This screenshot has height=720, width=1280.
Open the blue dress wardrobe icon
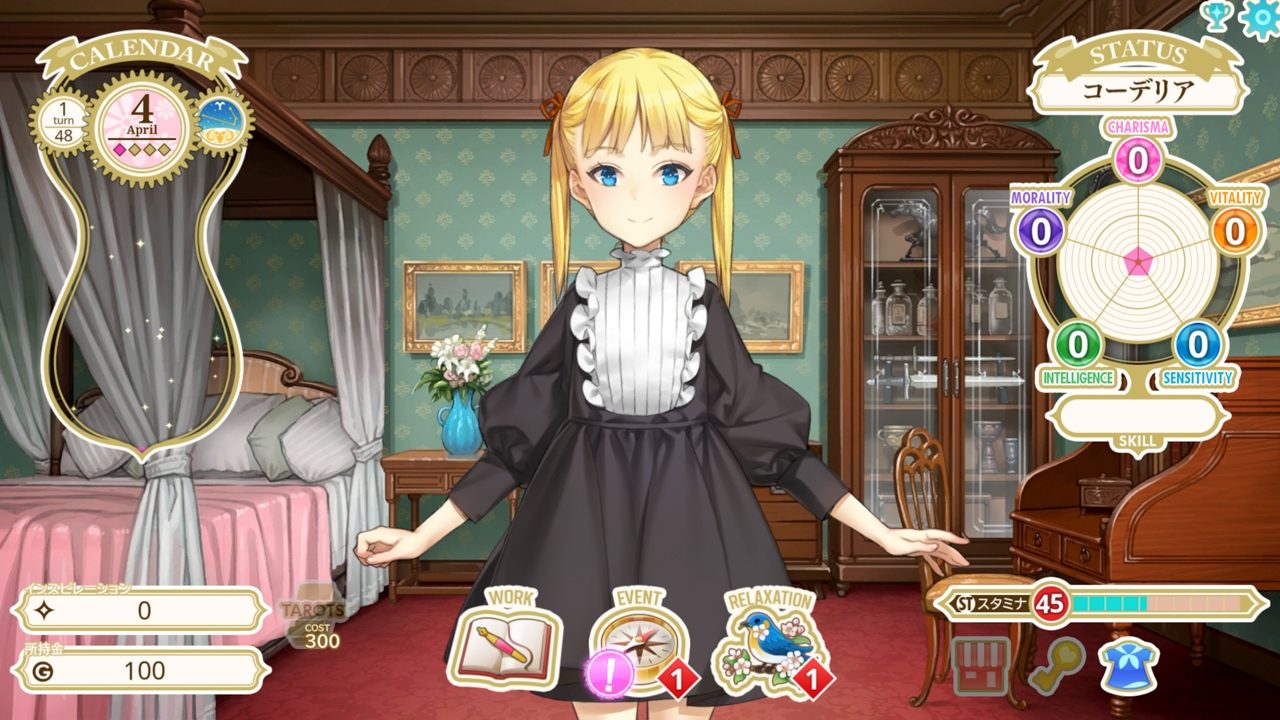[1128, 665]
